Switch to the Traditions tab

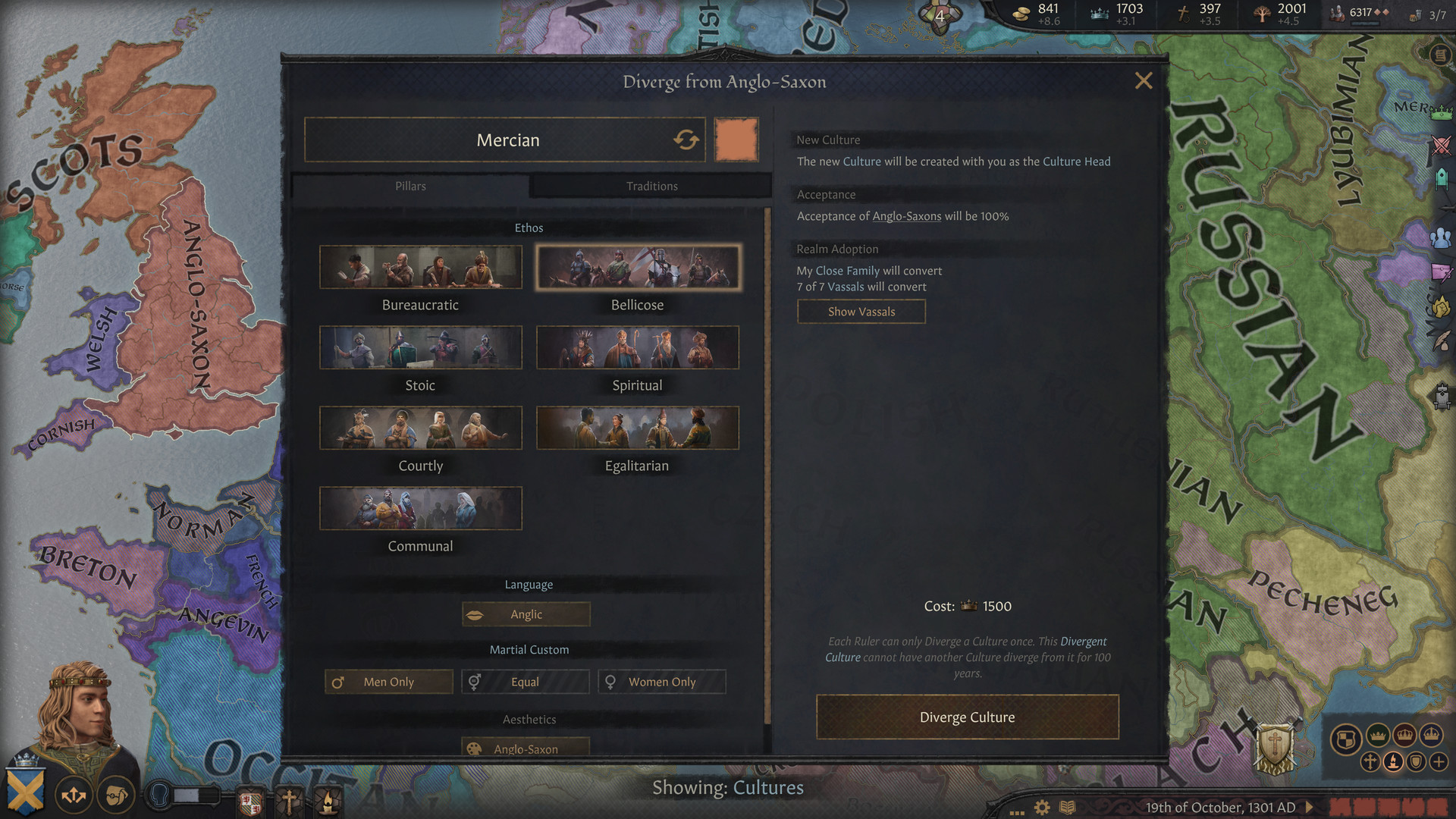(x=651, y=186)
